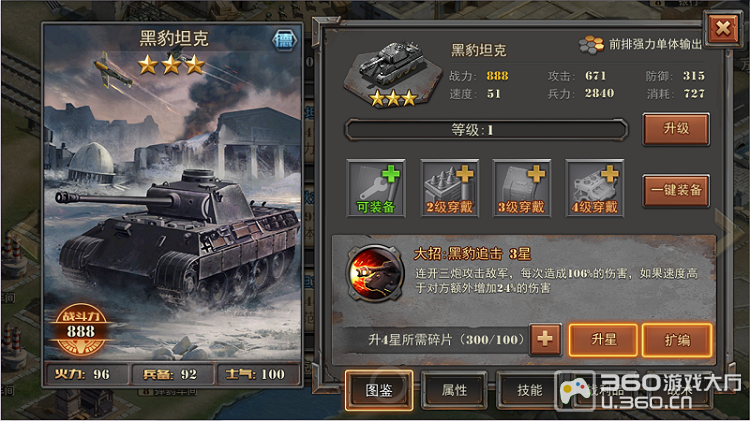Tap the 升级 upgrade button
750x421 pixels.
[x=676, y=129]
